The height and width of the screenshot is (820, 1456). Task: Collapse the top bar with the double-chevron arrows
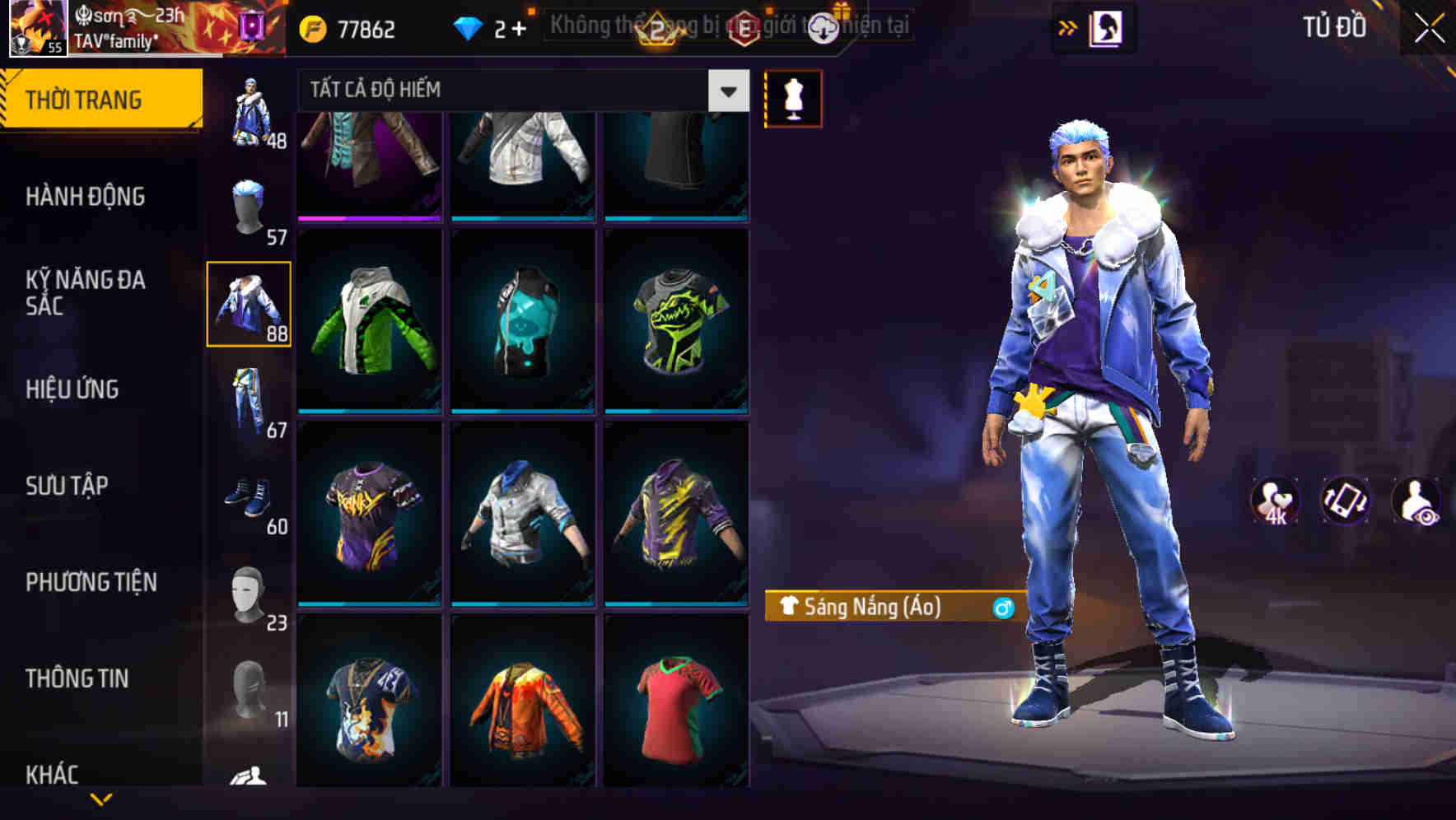pos(1066,27)
